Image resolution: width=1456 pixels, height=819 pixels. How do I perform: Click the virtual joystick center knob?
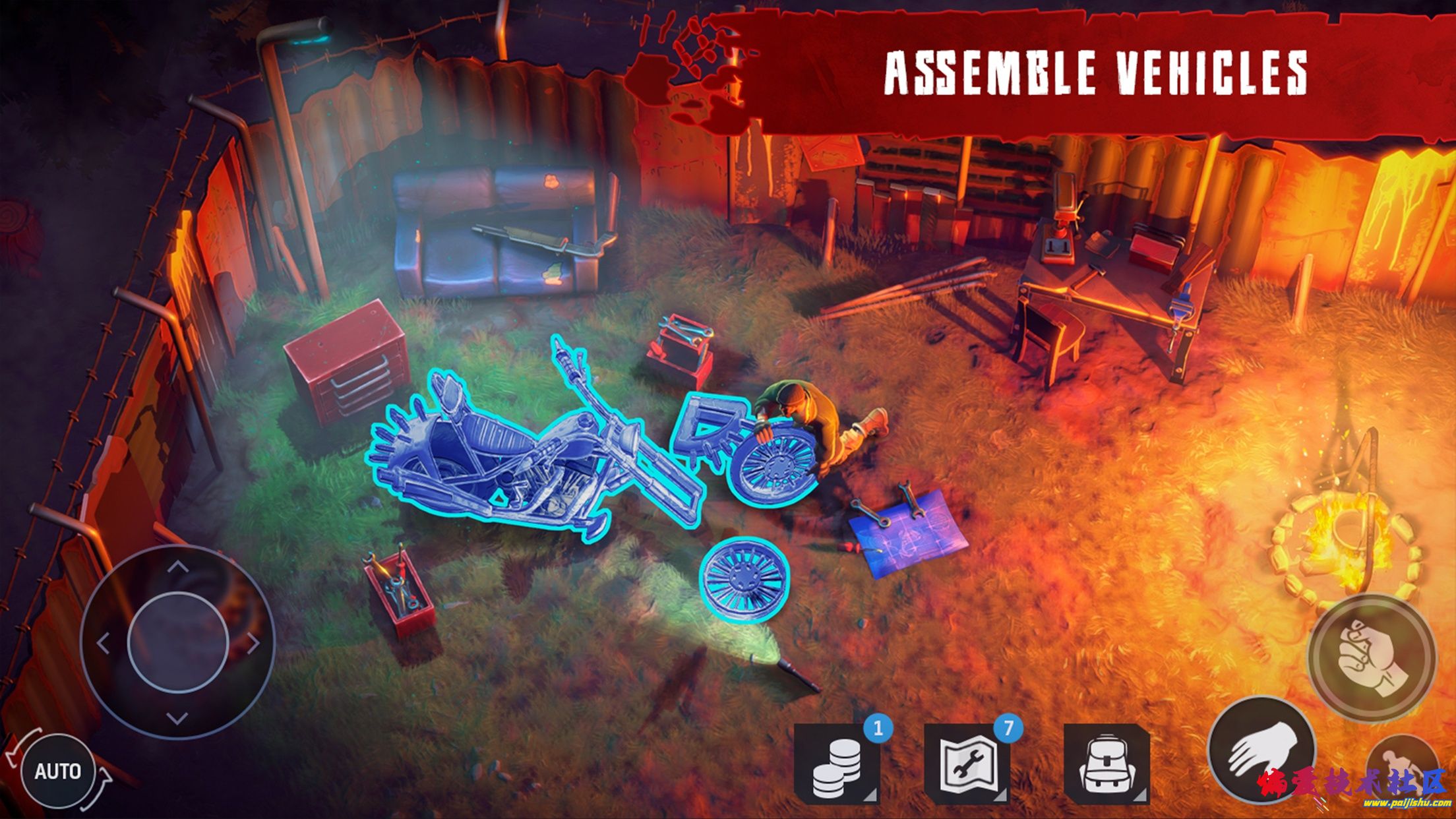pos(178,642)
